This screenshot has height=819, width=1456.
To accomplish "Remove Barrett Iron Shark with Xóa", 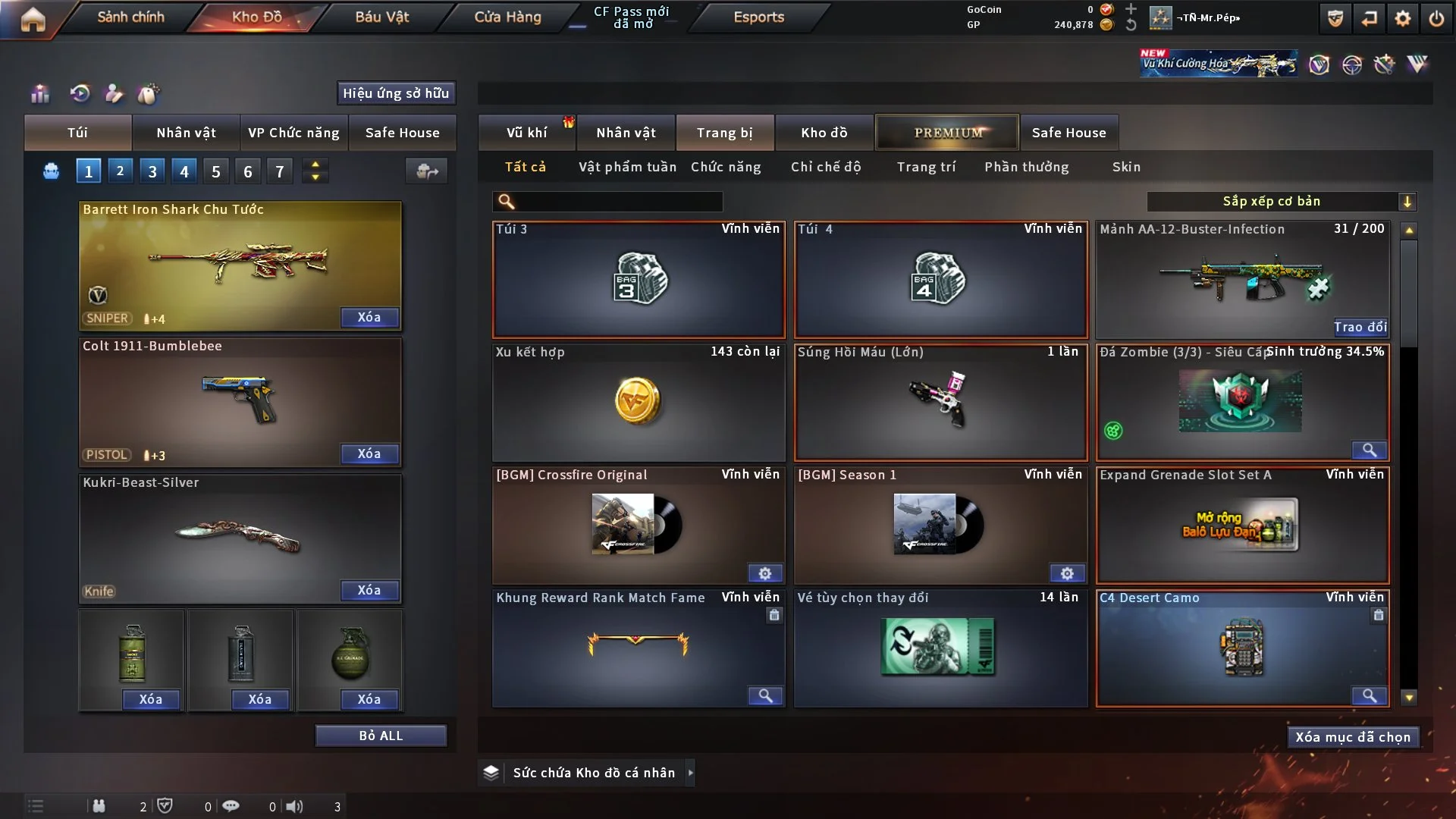I will click(x=369, y=317).
